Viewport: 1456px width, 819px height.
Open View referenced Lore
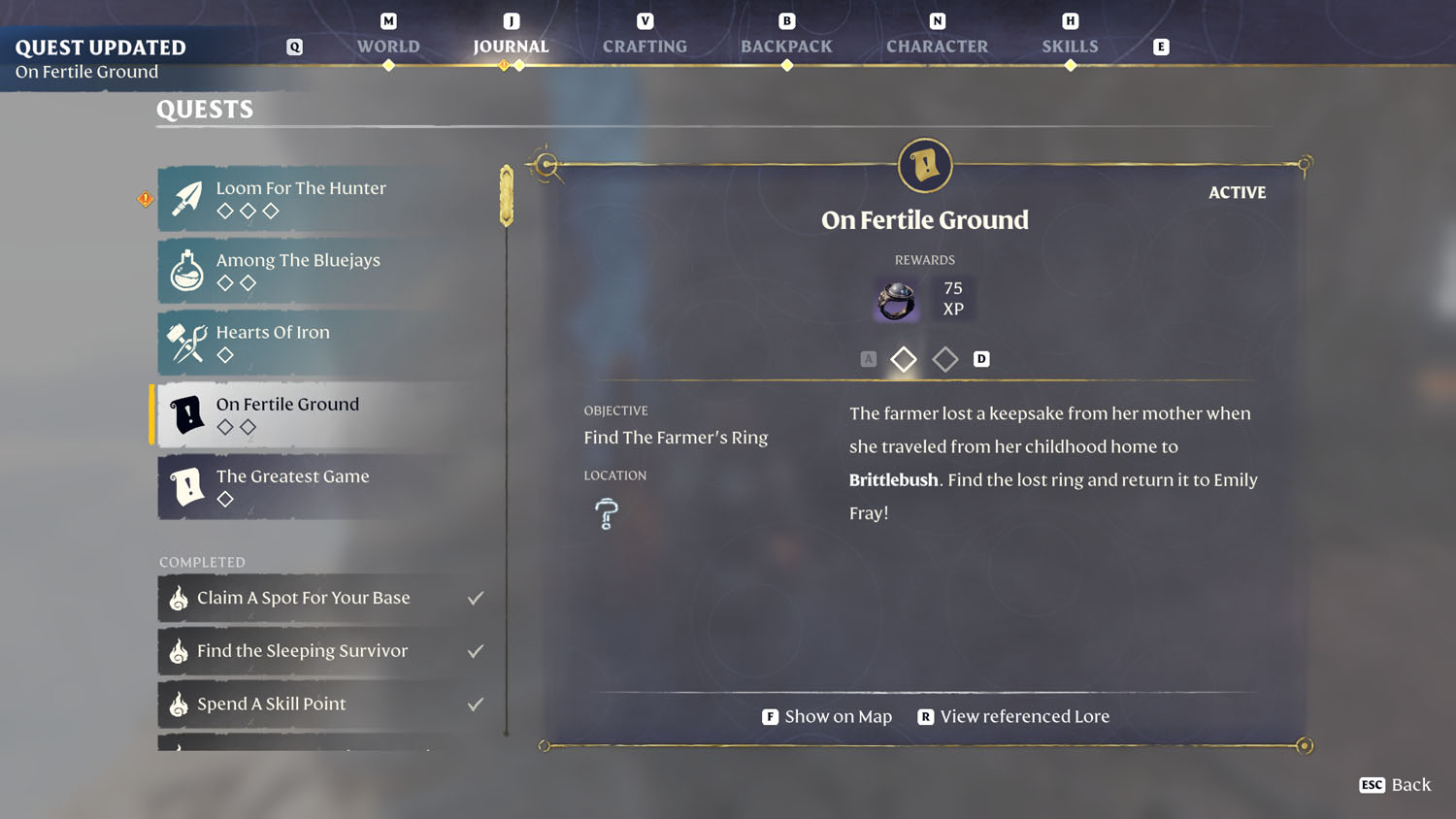tap(1024, 716)
